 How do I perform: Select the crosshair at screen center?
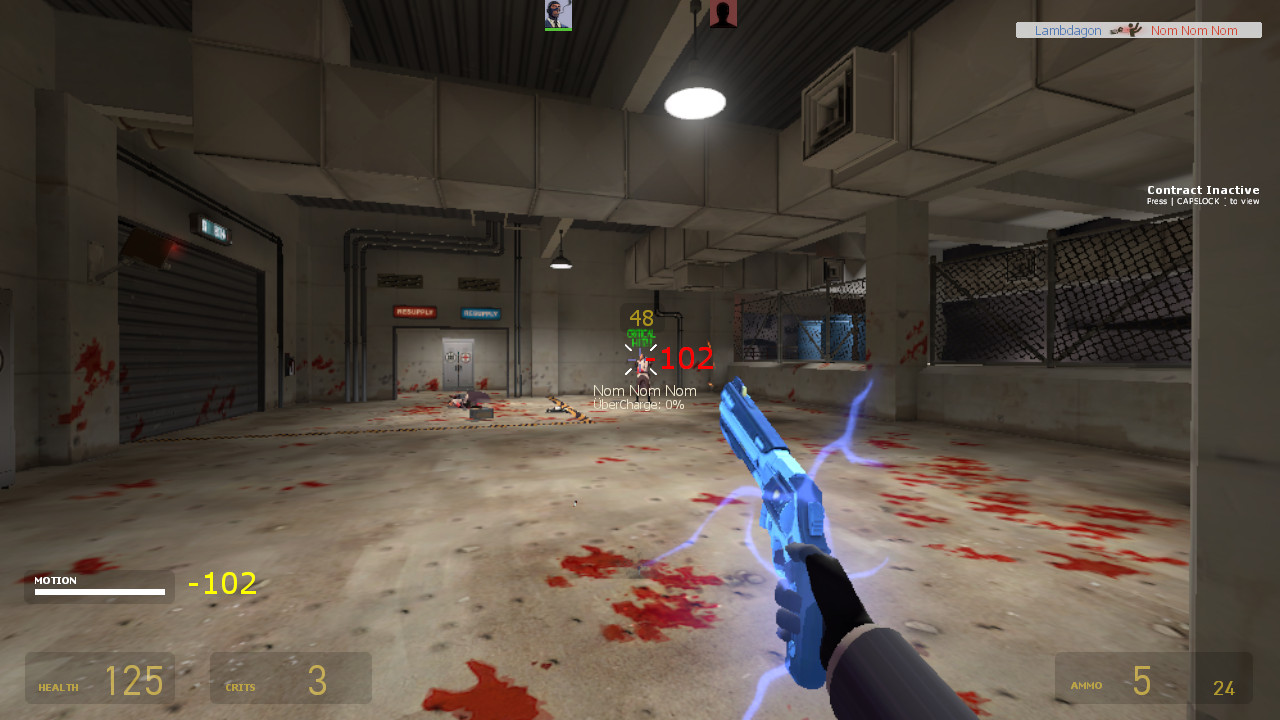coord(640,360)
